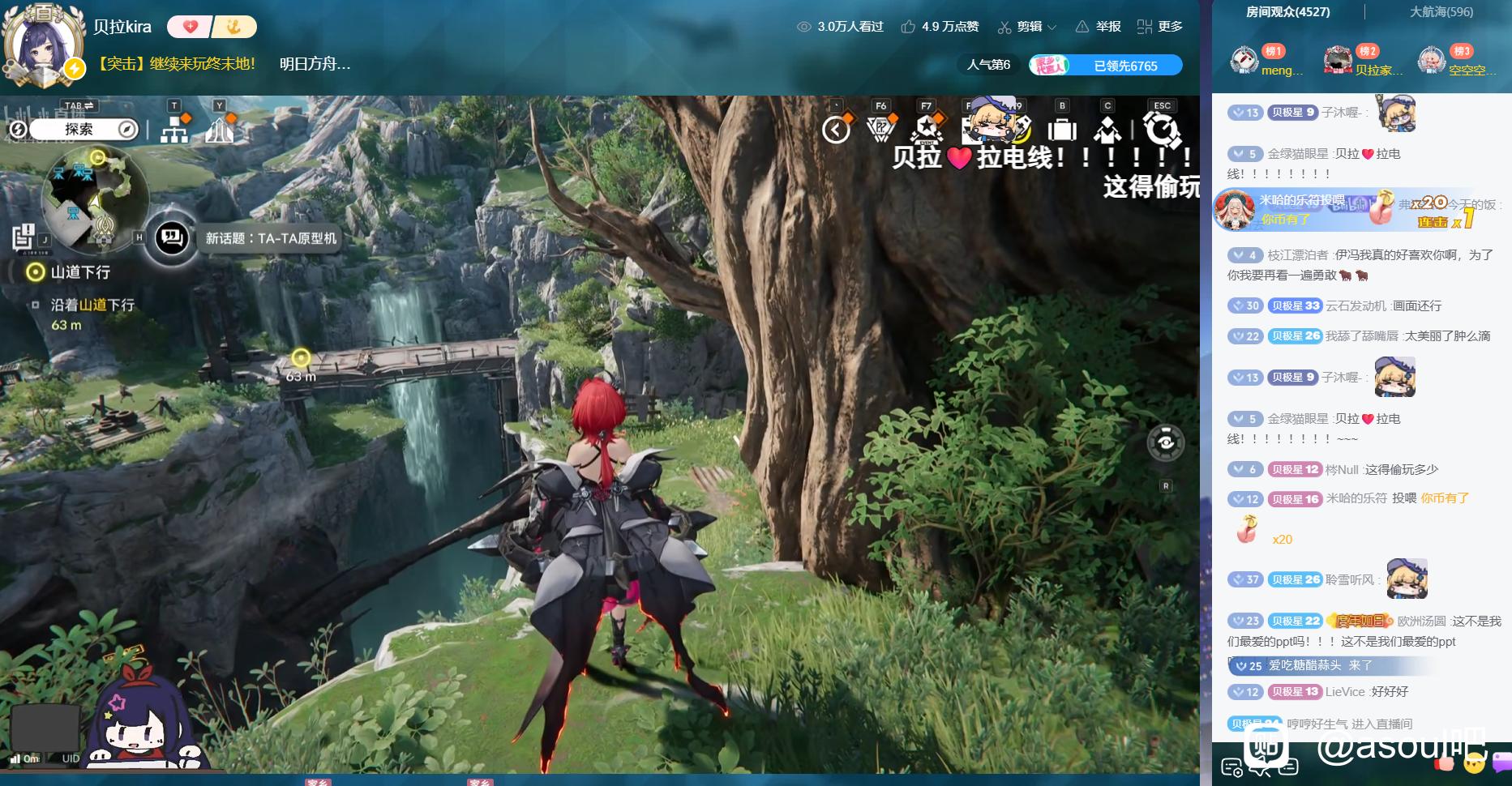Open the 剪辑 clip dropdown
This screenshot has height=786, width=1512.
coord(1027,27)
